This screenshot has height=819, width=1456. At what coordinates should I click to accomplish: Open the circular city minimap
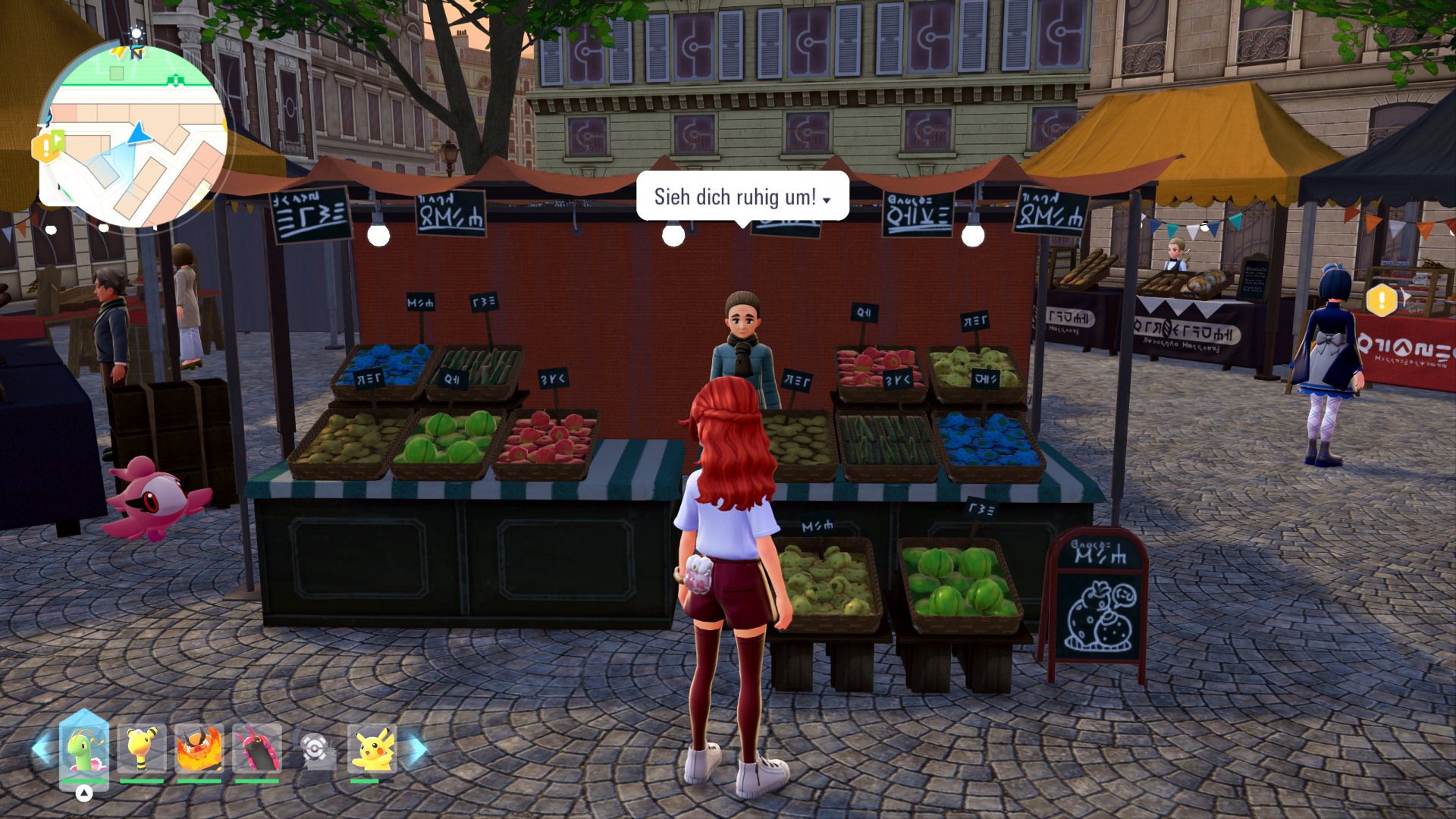(x=133, y=135)
